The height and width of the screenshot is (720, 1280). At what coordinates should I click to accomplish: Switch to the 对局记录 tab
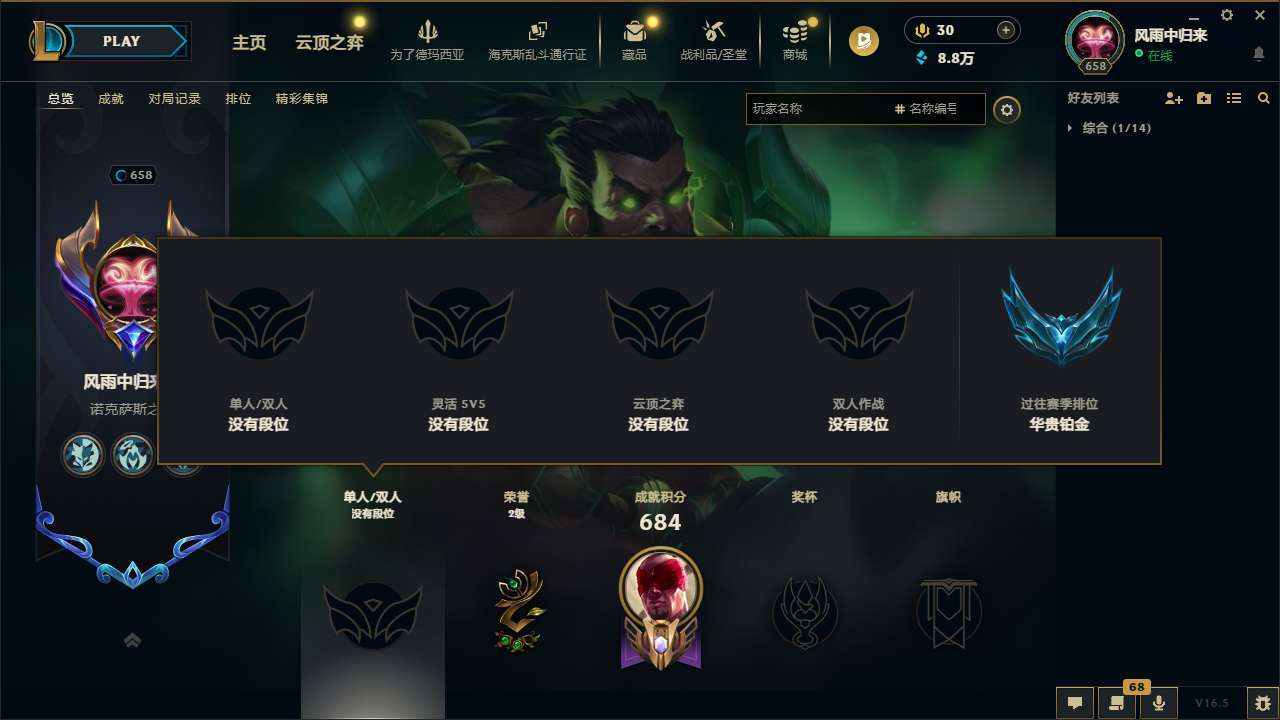175,98
